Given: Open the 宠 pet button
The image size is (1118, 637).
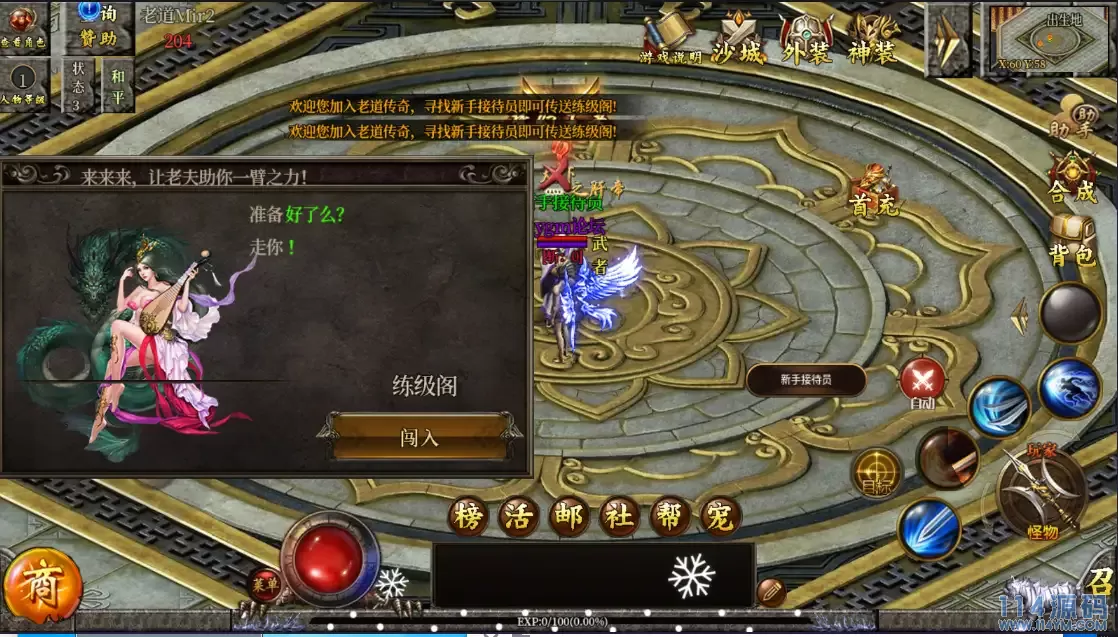Looking at the screenshot, I should pos(718,516).
